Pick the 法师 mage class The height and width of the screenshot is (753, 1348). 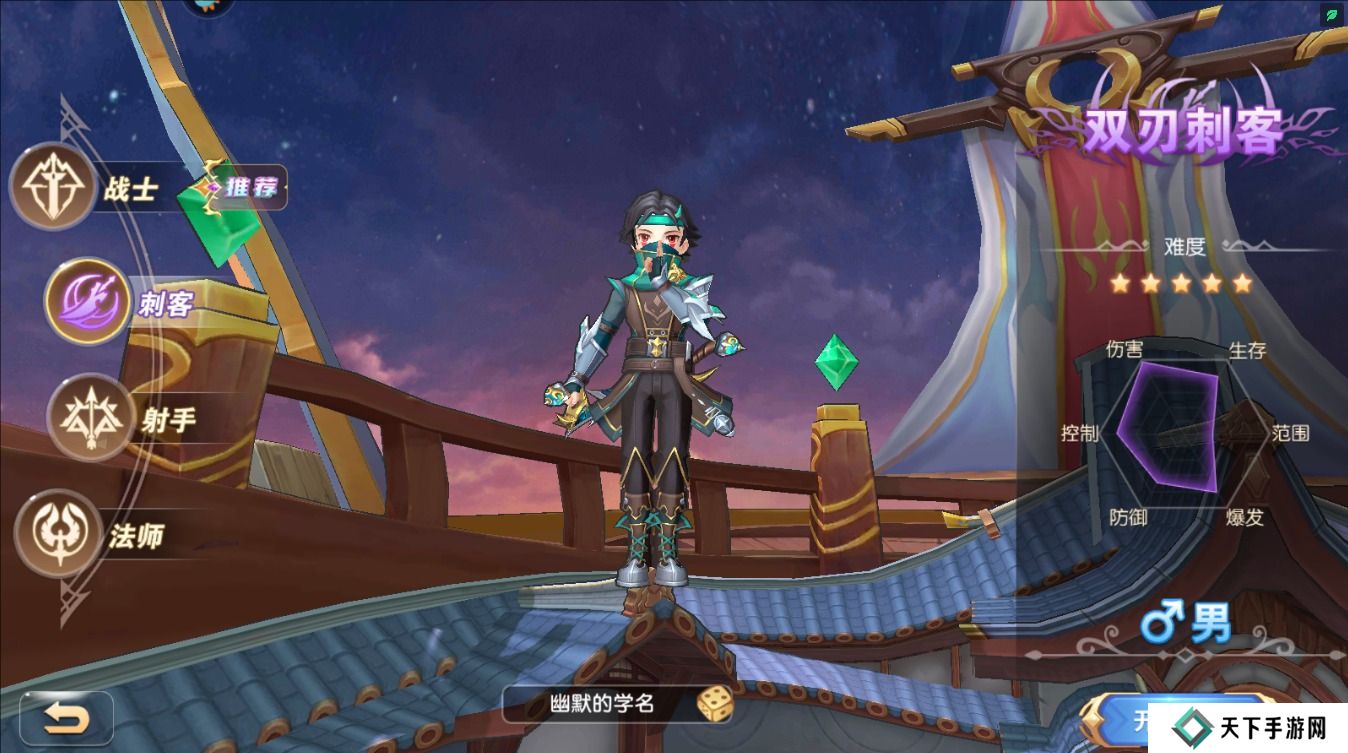coord(58,533)
